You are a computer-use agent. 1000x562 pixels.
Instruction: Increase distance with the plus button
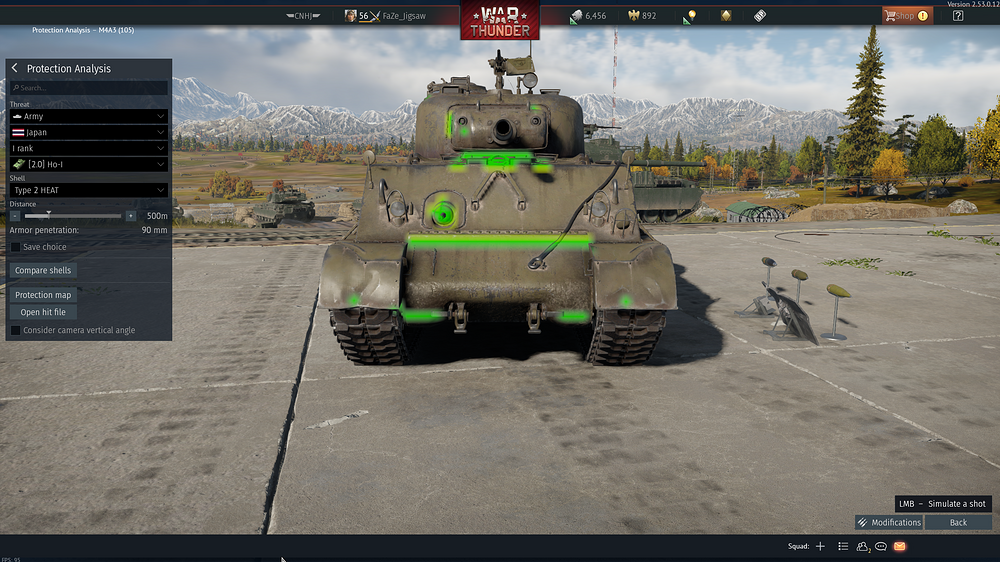coord(130,216)
